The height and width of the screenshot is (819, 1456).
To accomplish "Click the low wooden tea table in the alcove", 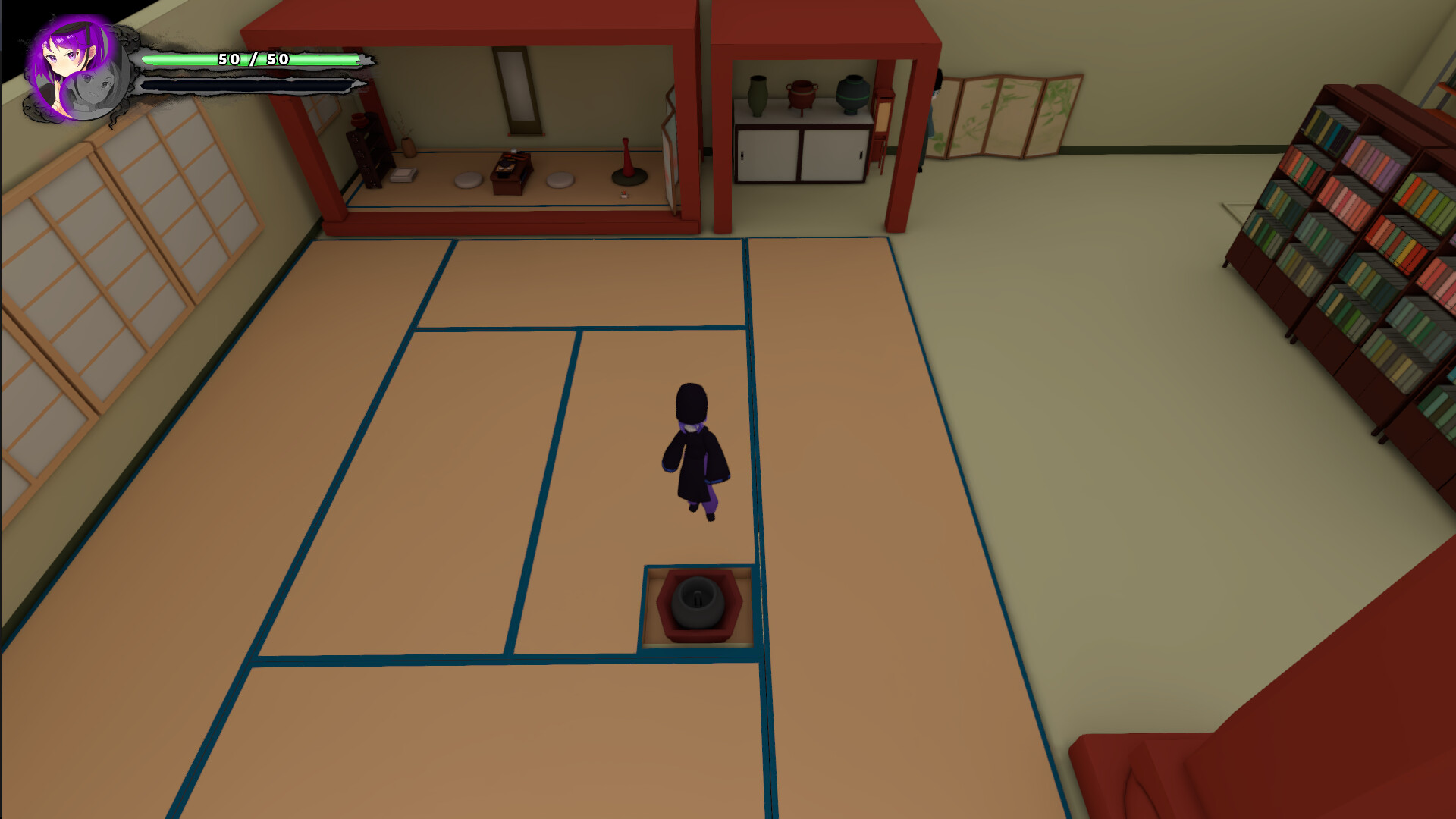I will (x=512, y=174).
